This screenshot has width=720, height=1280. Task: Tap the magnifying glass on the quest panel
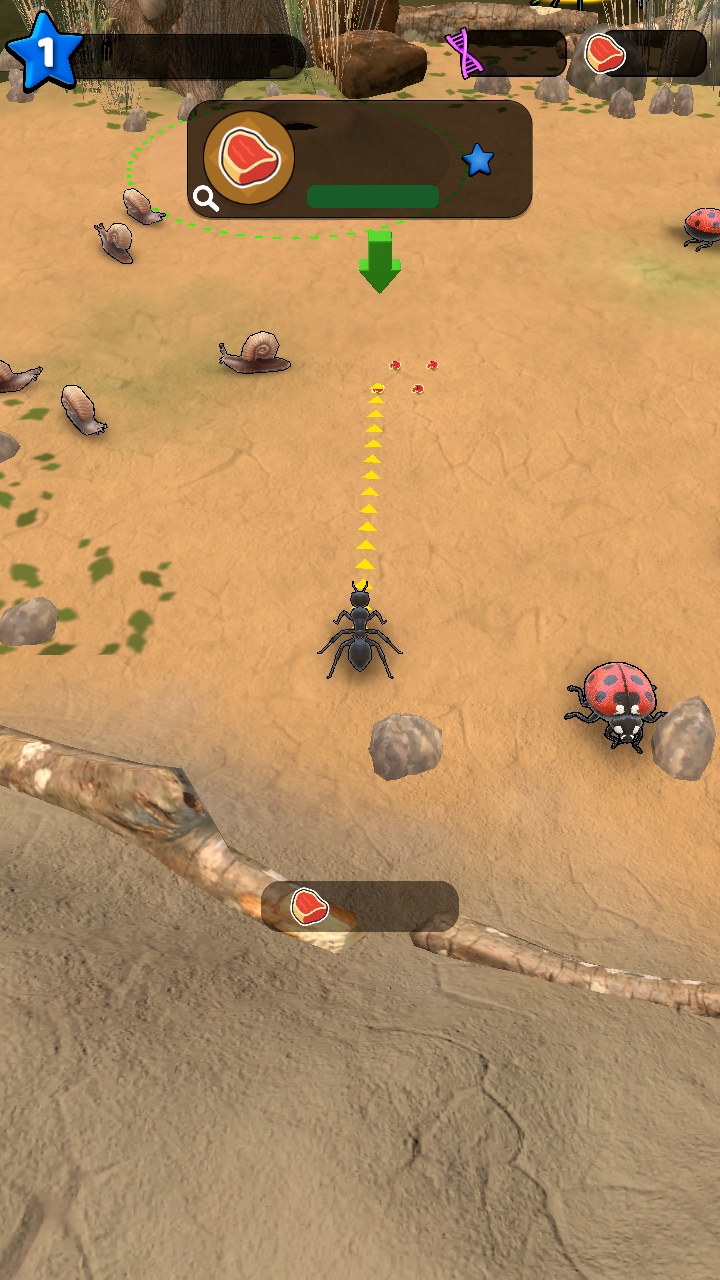(206, 199)
